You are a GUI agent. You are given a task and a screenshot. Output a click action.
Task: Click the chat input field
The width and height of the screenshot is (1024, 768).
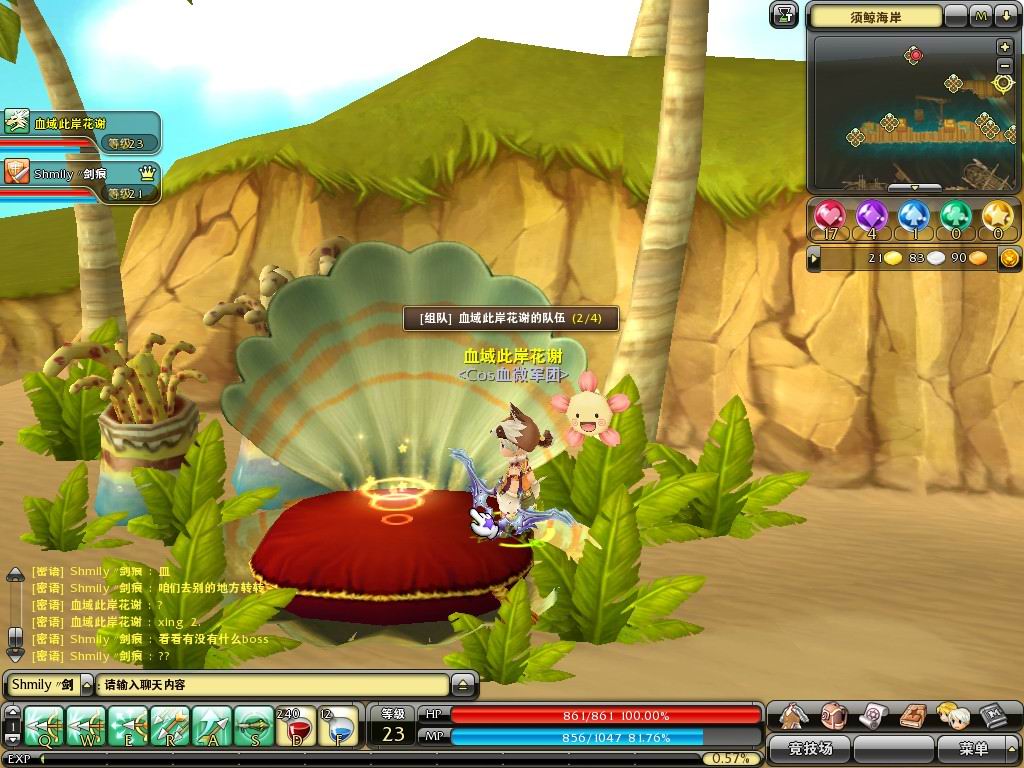coord(272,685)
